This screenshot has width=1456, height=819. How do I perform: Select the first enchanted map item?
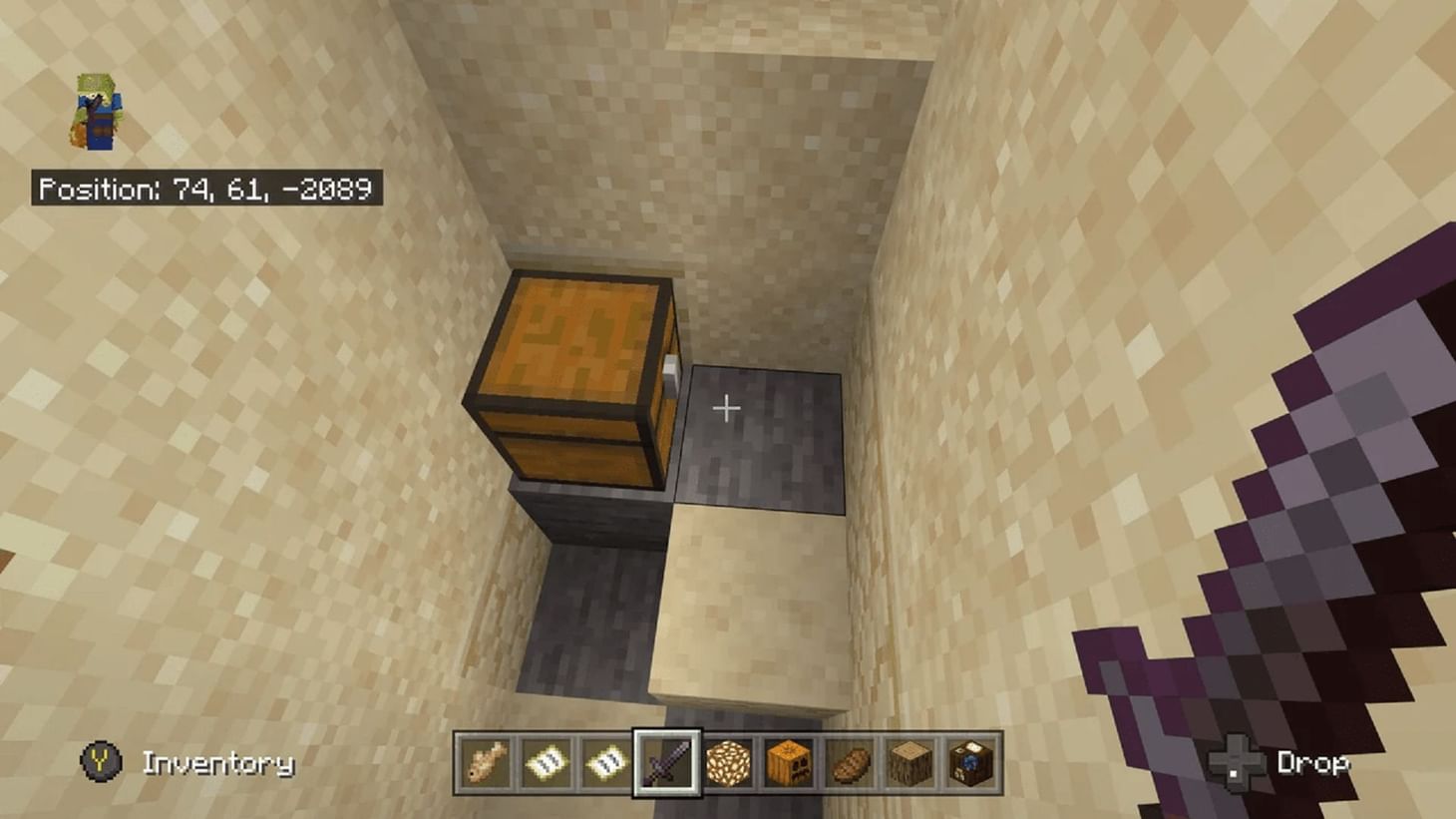[x=545, y=761]
